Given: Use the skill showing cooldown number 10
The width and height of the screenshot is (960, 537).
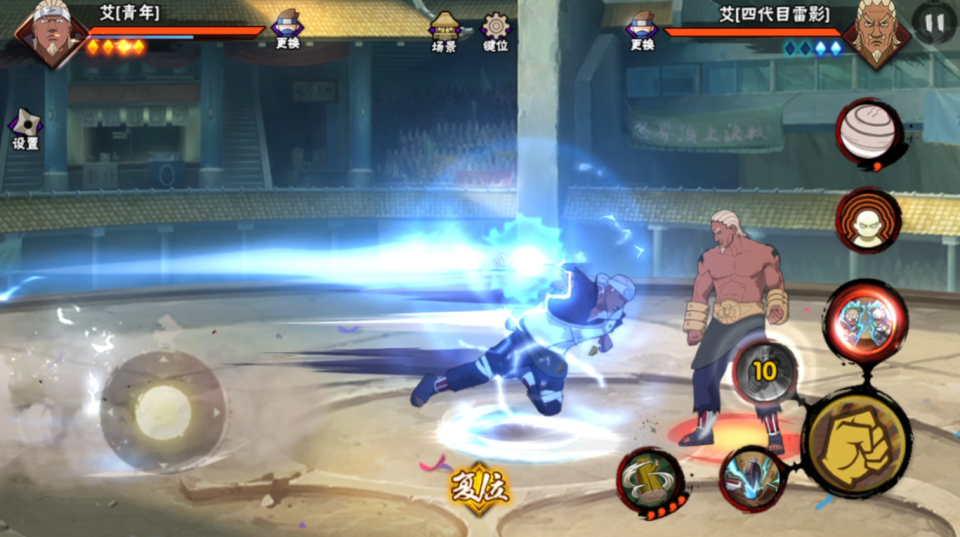Looking at the screenshot, I should click(765, 372).
